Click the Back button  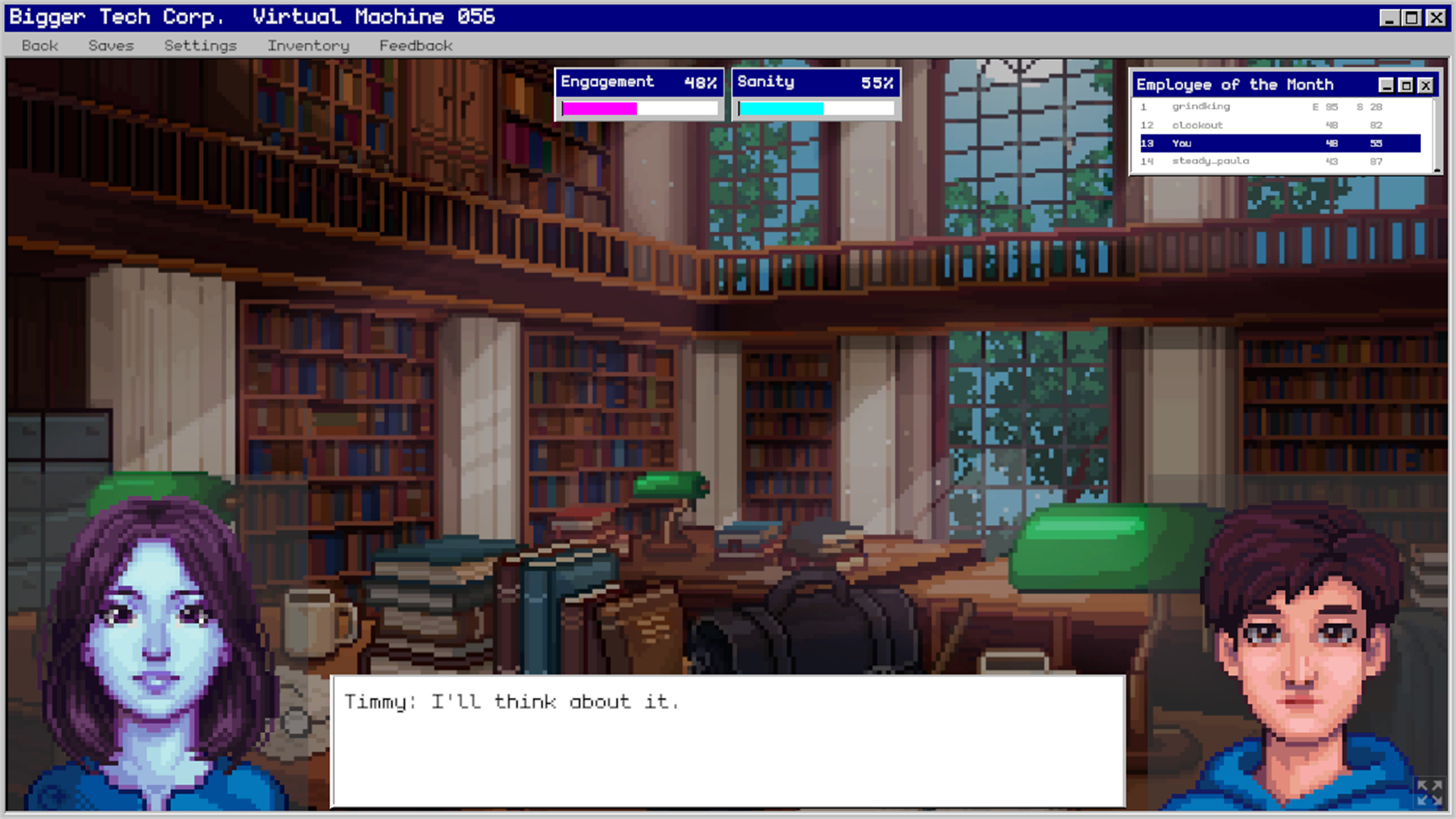point(39,45)
